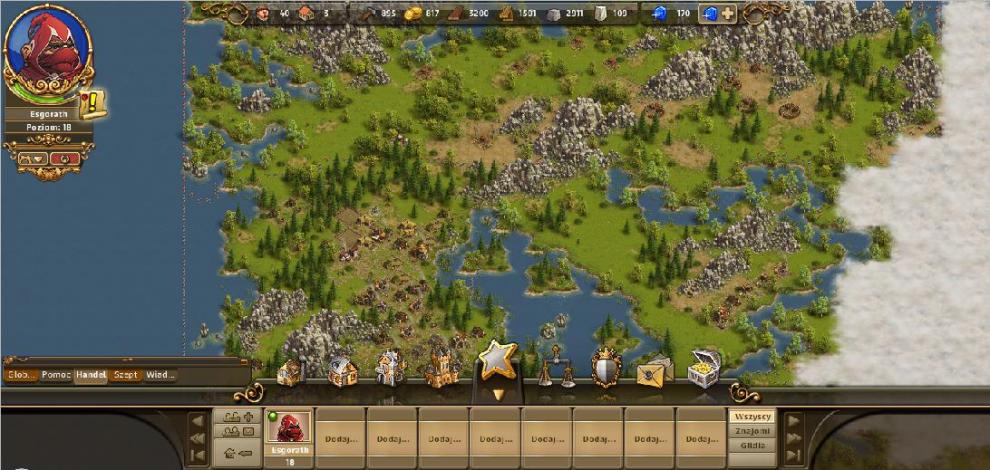Screen dimensions: 990x470
Task: Open the Szept whisper chat tab
Action: pyautogui.click(x=126, y=375)
